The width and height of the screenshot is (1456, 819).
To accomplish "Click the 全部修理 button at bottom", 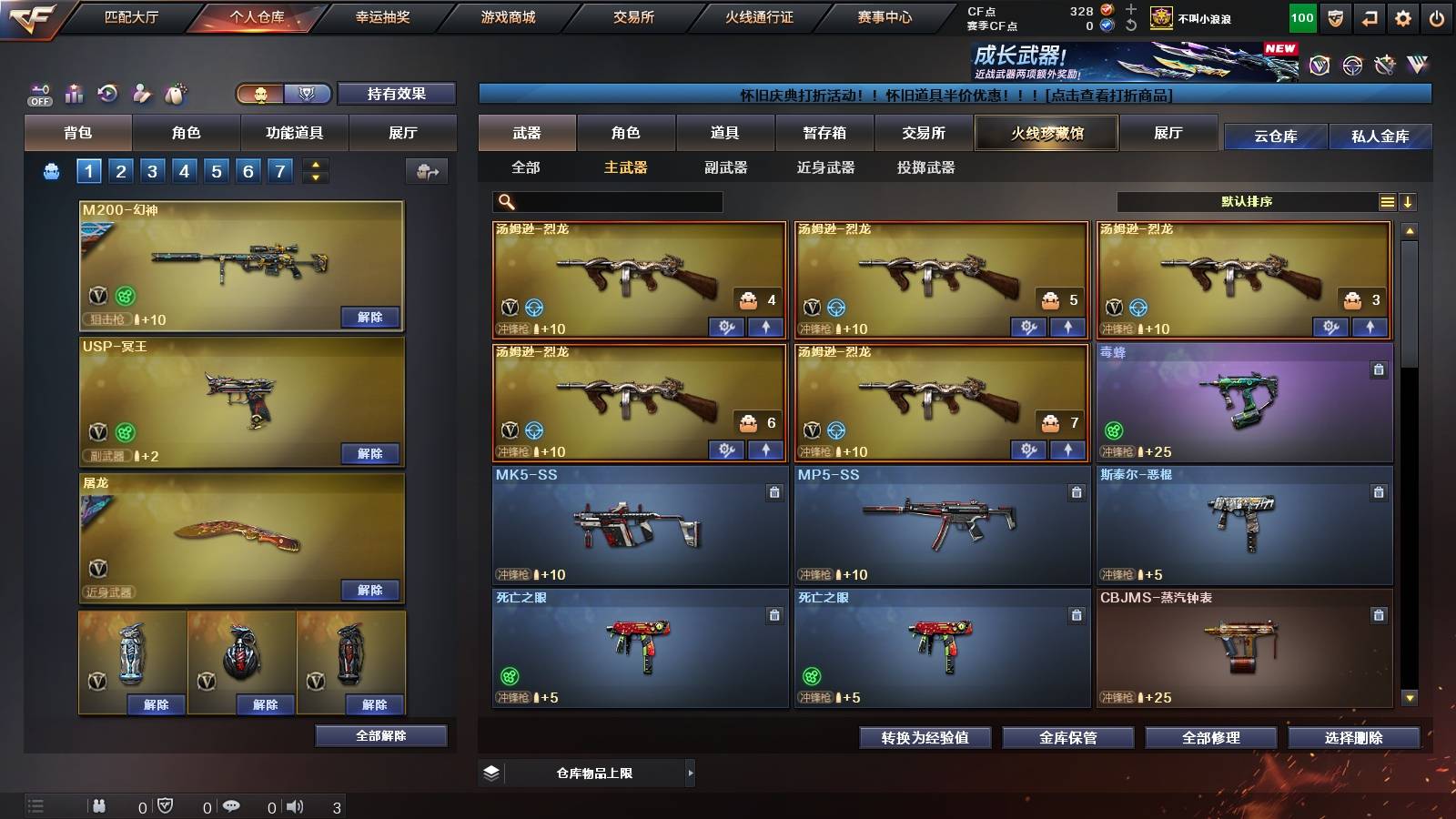I will [x=1211, y=738].
